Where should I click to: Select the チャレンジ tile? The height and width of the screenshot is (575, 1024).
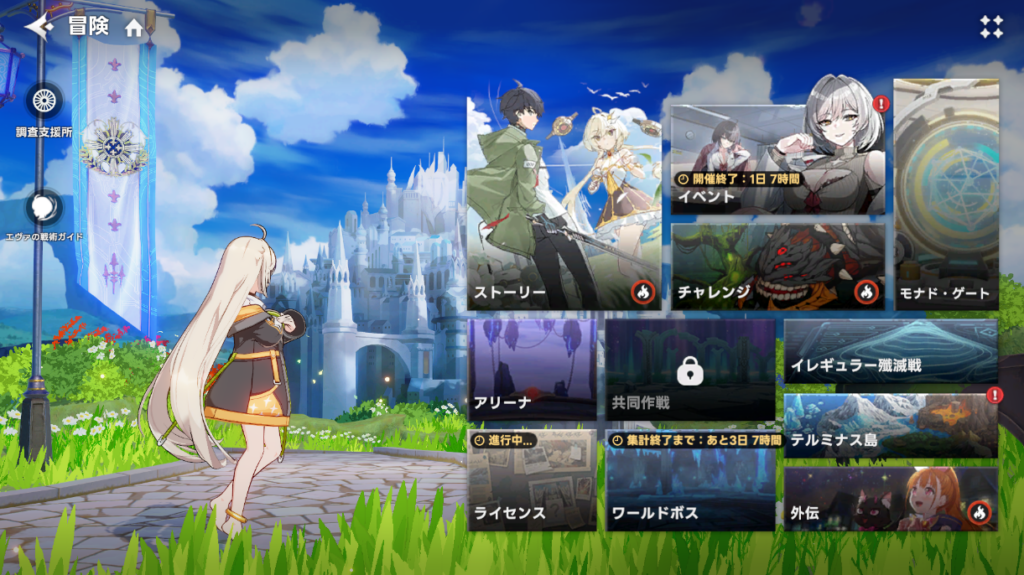coord(778,266)
